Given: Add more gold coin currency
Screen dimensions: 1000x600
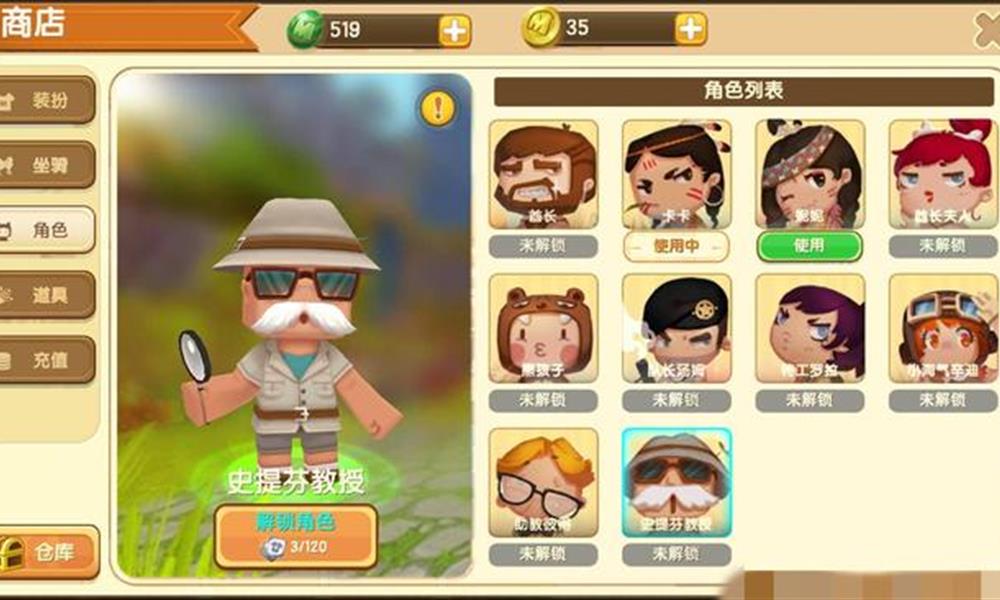Looking at the screenshot, I should tap(691, 30).
